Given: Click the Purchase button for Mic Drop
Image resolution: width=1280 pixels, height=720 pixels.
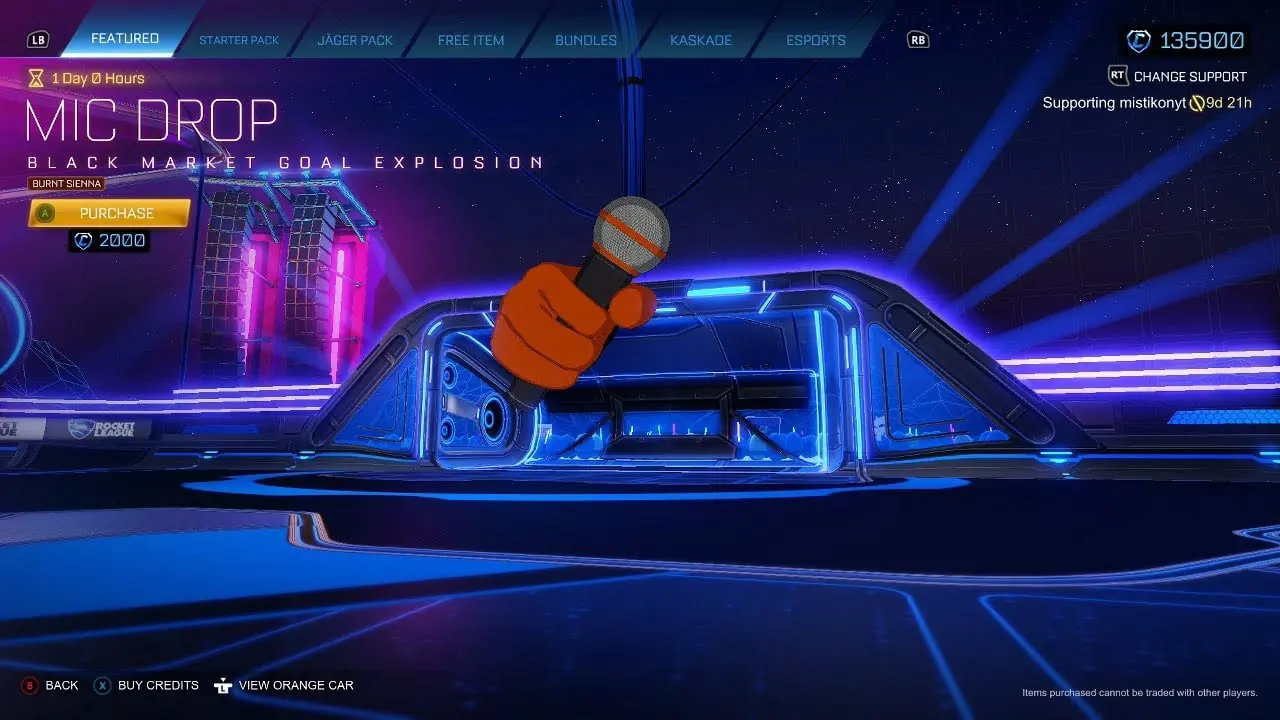Looking at the screenshot, I should [x=117, y=213].
